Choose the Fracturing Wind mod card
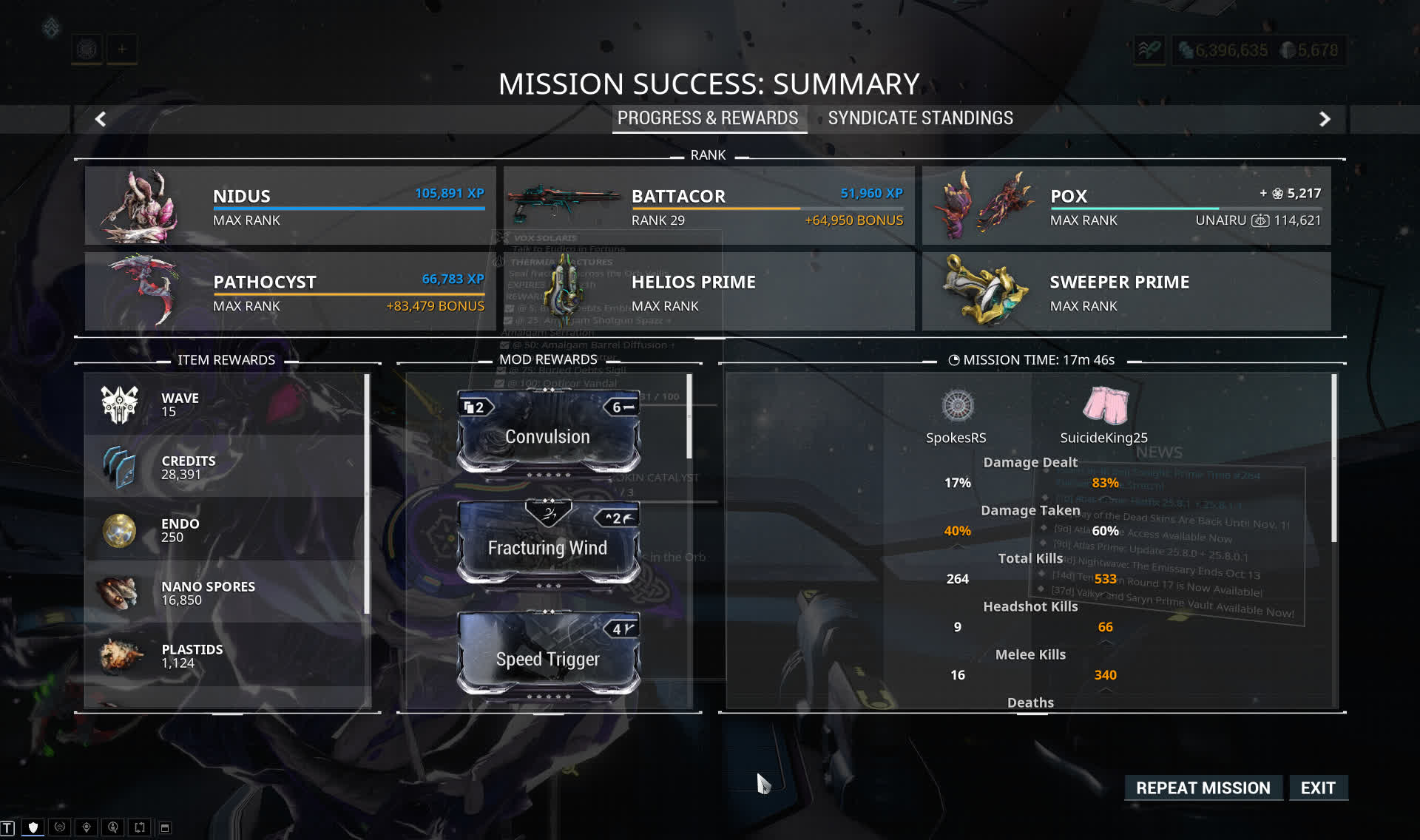Screen dimensions: 1420x840 (x=548, y=543)
